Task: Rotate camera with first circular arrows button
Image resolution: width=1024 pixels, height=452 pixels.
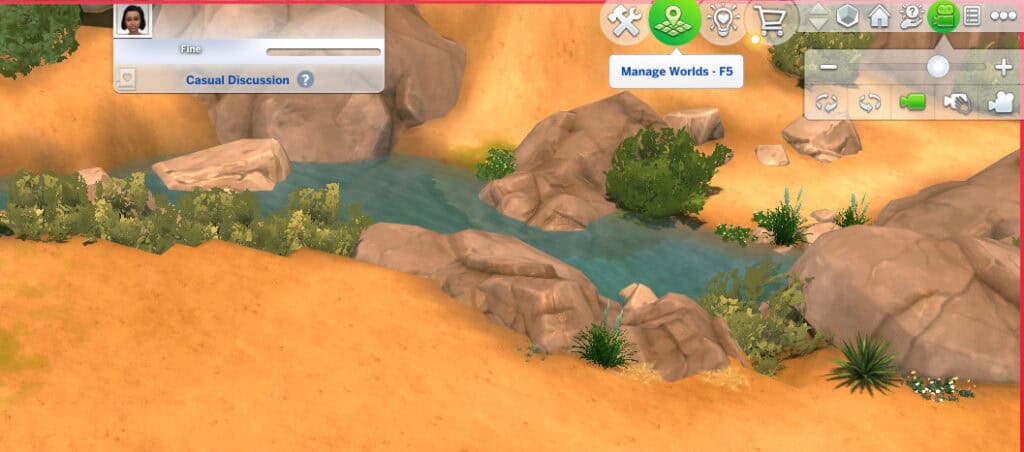Action: pos(826,102)
